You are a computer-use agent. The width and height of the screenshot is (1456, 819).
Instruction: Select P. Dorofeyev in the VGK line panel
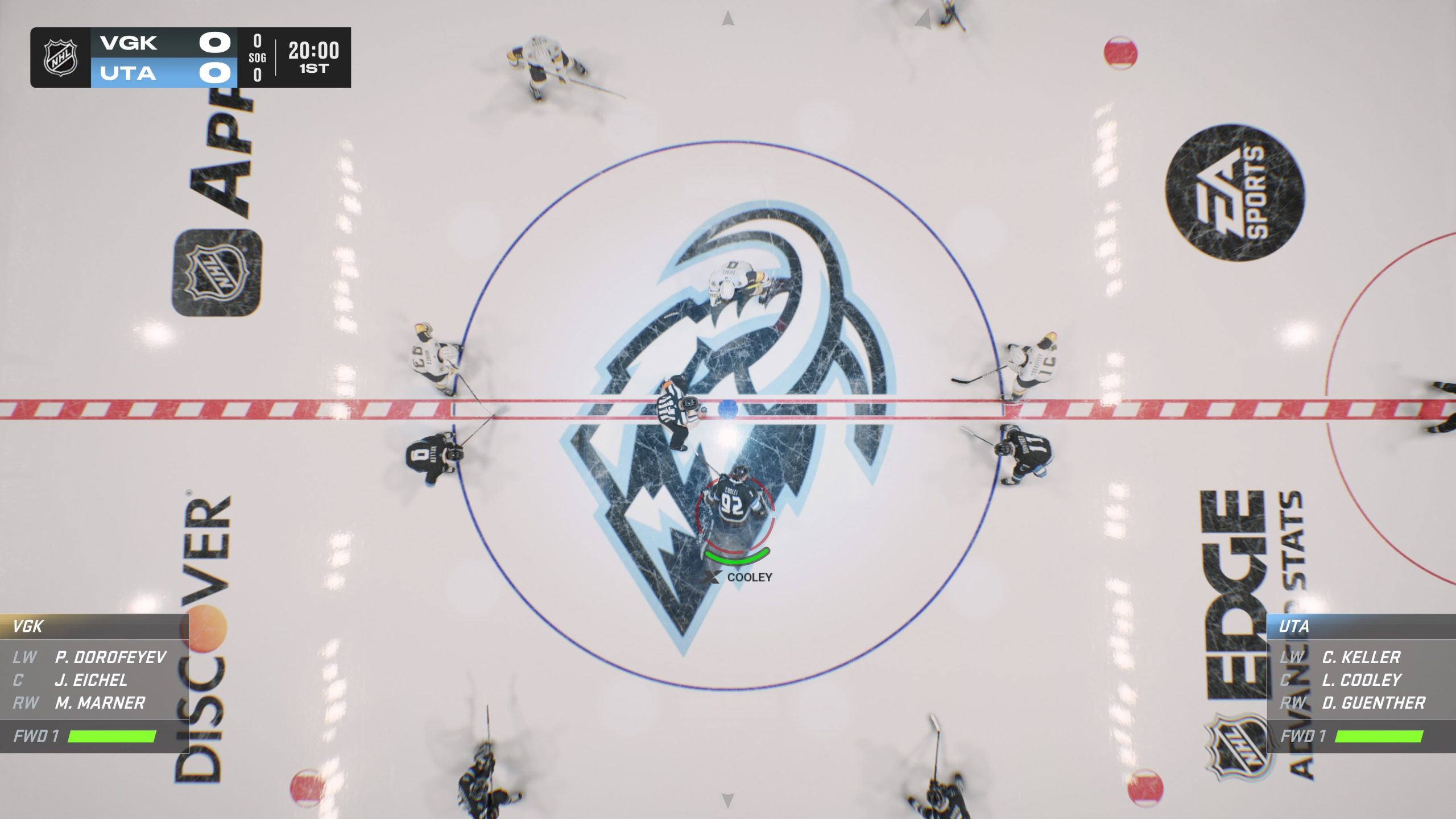click(x=110, y=657)
